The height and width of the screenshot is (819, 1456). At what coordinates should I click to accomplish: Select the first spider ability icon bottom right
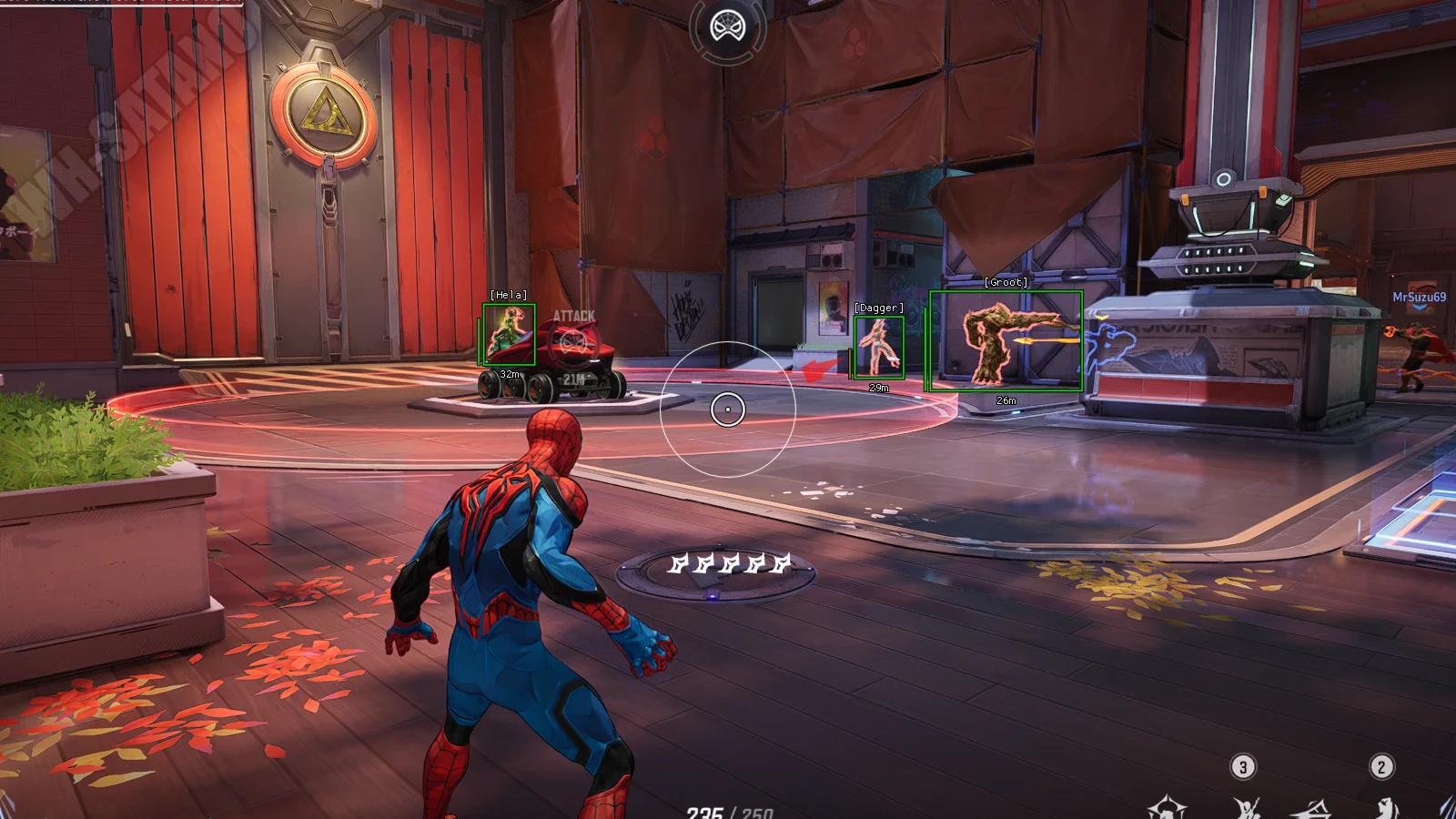pyautogui.click(x=1169, y=808)
